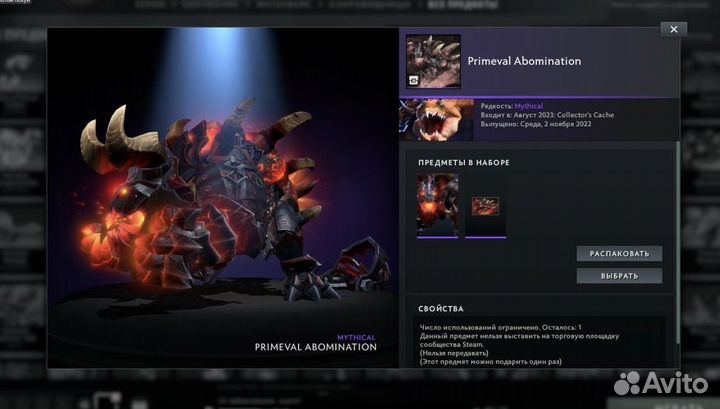Click the Primeval Abomination header icon
The width and height of the screenshot is (720, 409).
tap(434, 62)
